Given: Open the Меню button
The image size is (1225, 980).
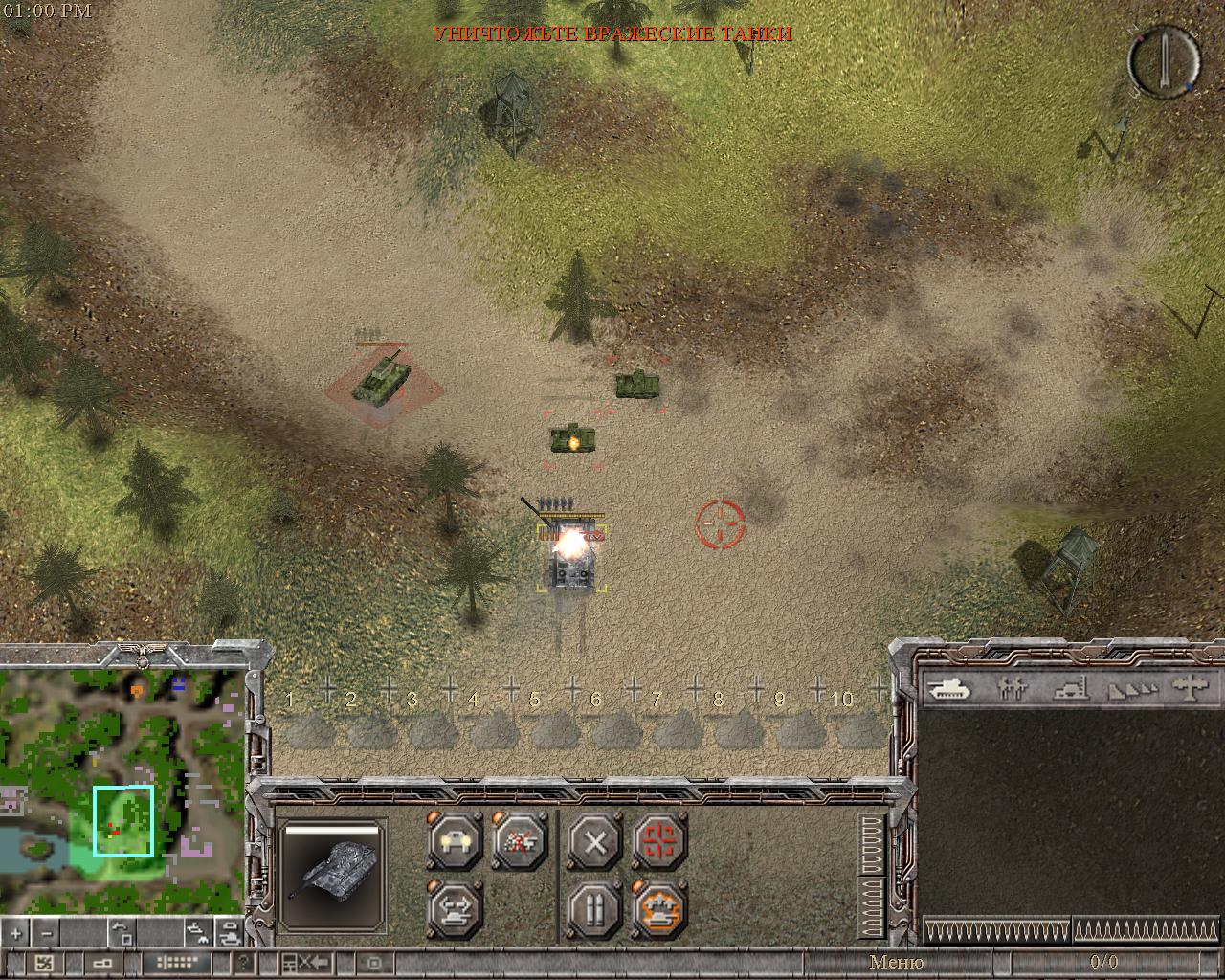Looking at the screenshot, I should click(896, 962).
